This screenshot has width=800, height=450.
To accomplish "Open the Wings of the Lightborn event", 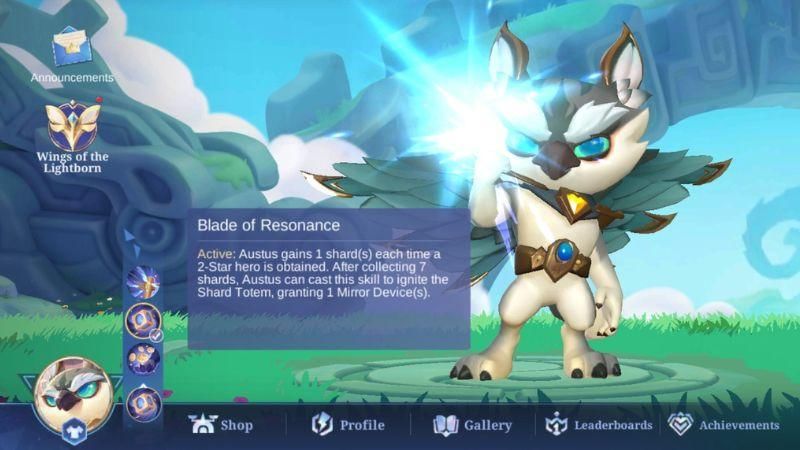I will click(x=71, y=130).
